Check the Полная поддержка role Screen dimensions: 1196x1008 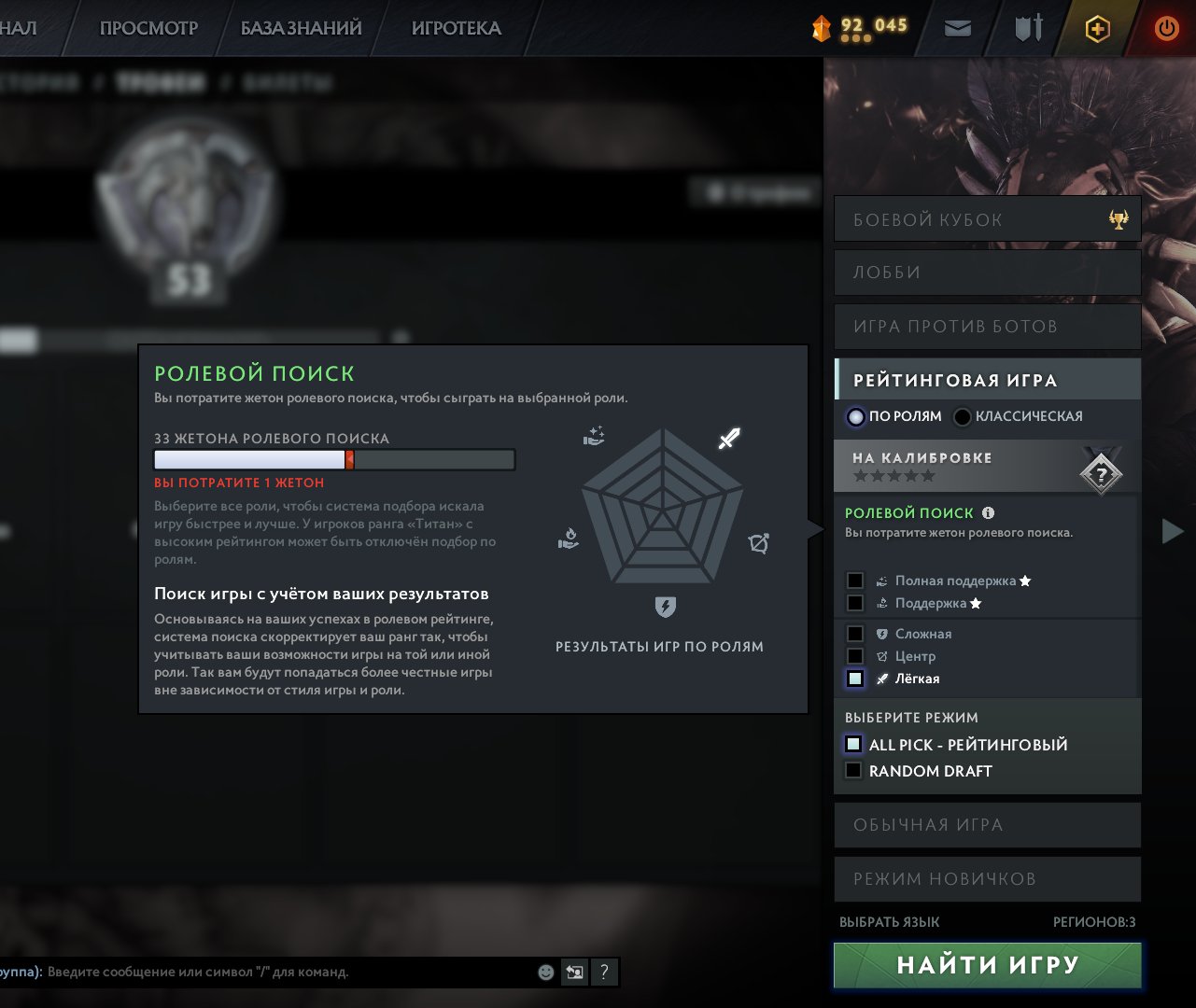[854, 580]
